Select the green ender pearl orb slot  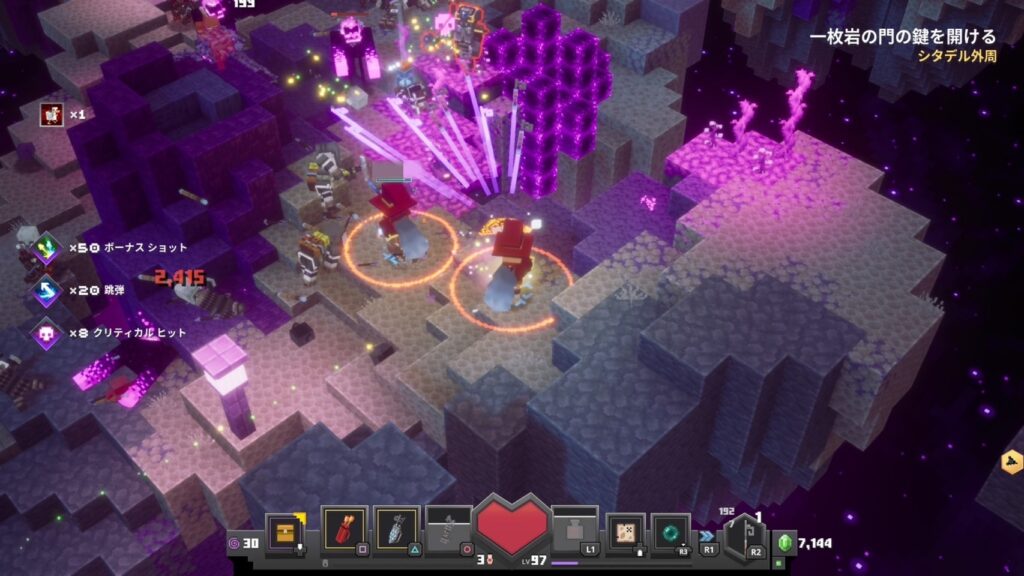tap(671, 531)
